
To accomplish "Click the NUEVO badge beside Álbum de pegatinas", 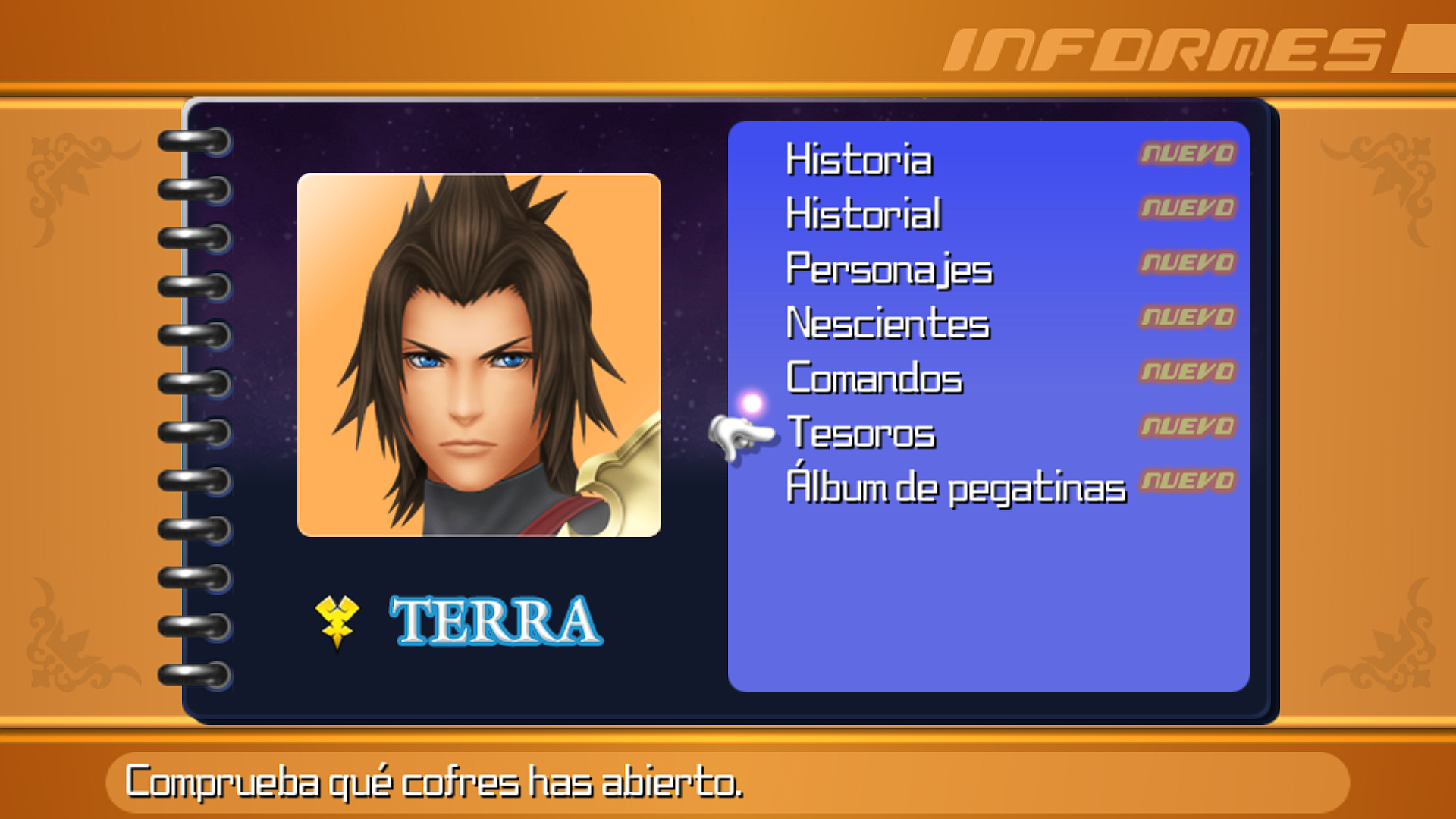I will (1187, 481).
